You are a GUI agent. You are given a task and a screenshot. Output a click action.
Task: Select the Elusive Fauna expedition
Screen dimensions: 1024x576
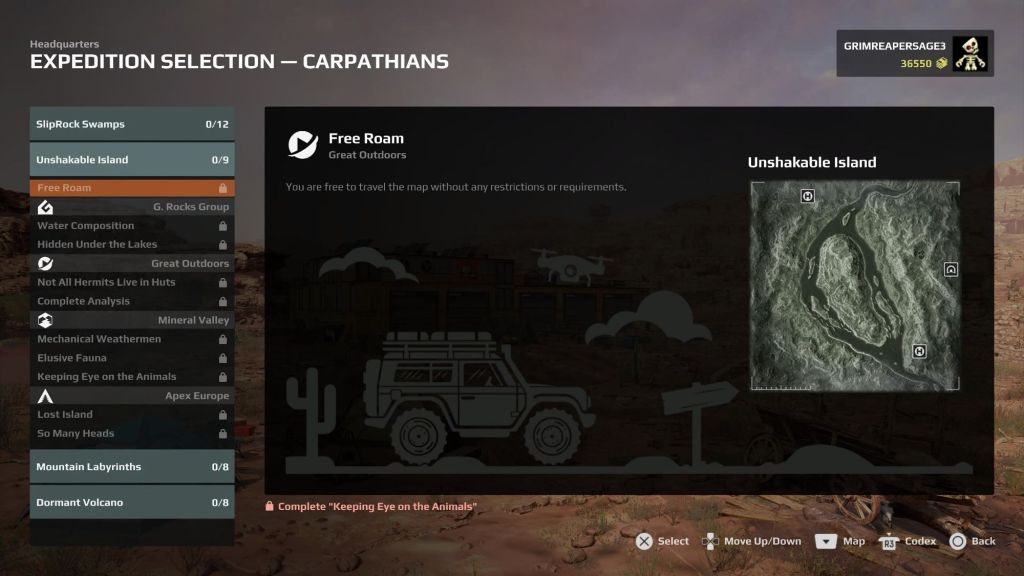[132, 358]
